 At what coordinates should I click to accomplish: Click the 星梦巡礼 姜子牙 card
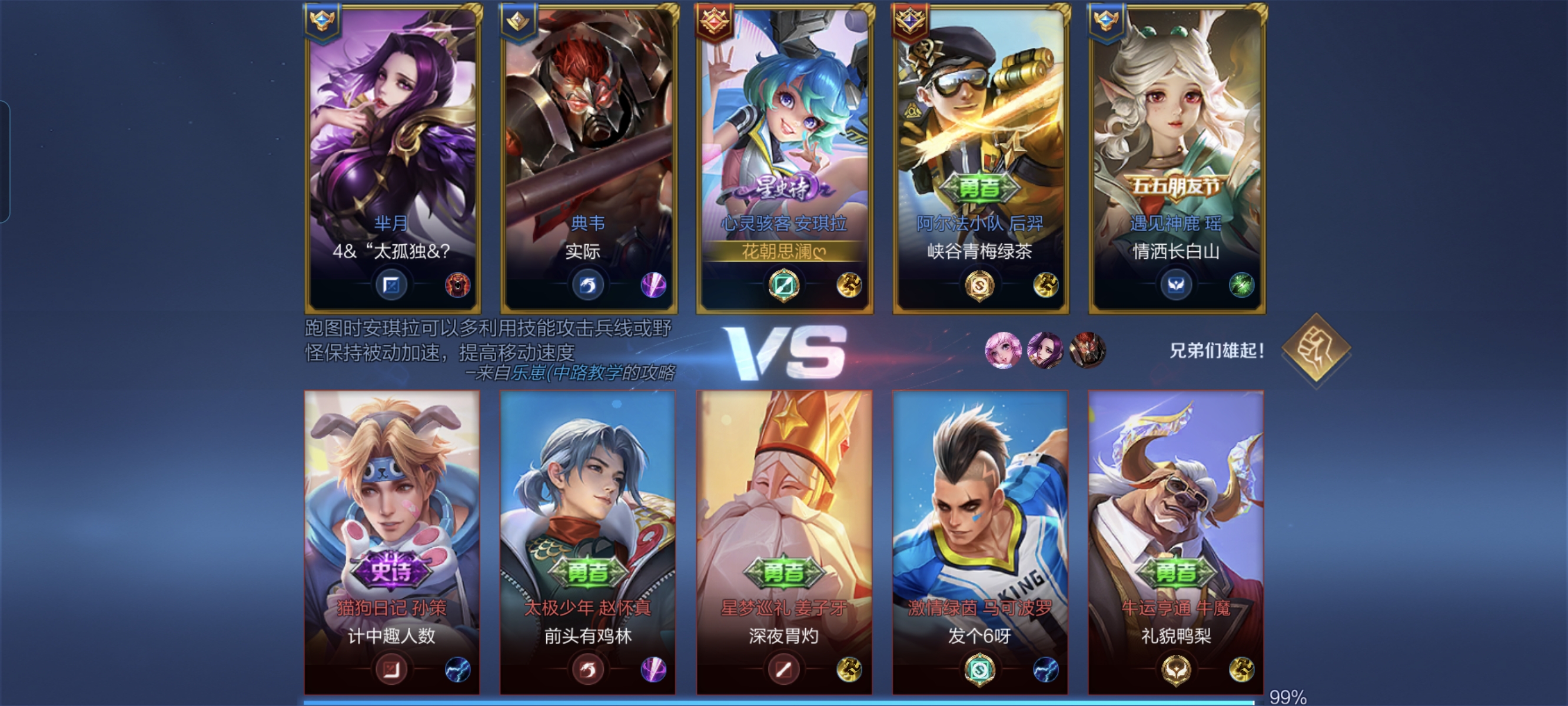784,542
